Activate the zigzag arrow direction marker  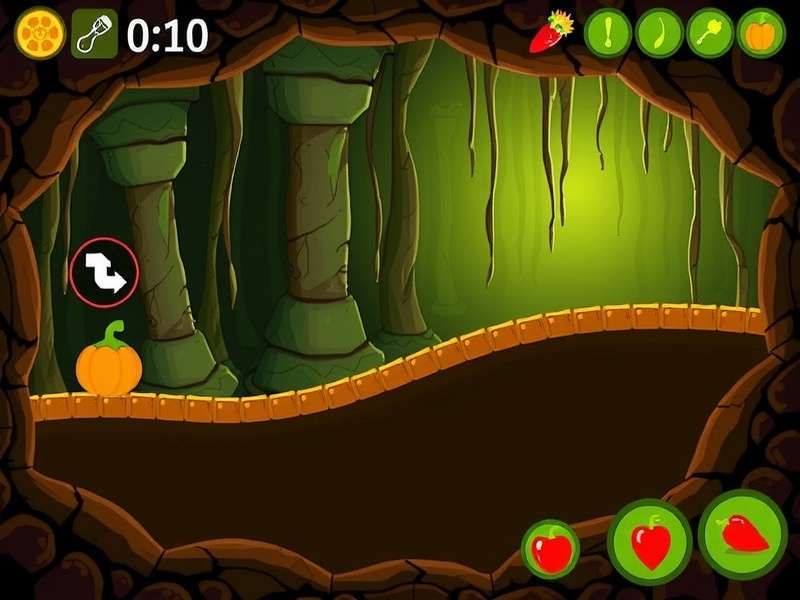click(104, 272)
